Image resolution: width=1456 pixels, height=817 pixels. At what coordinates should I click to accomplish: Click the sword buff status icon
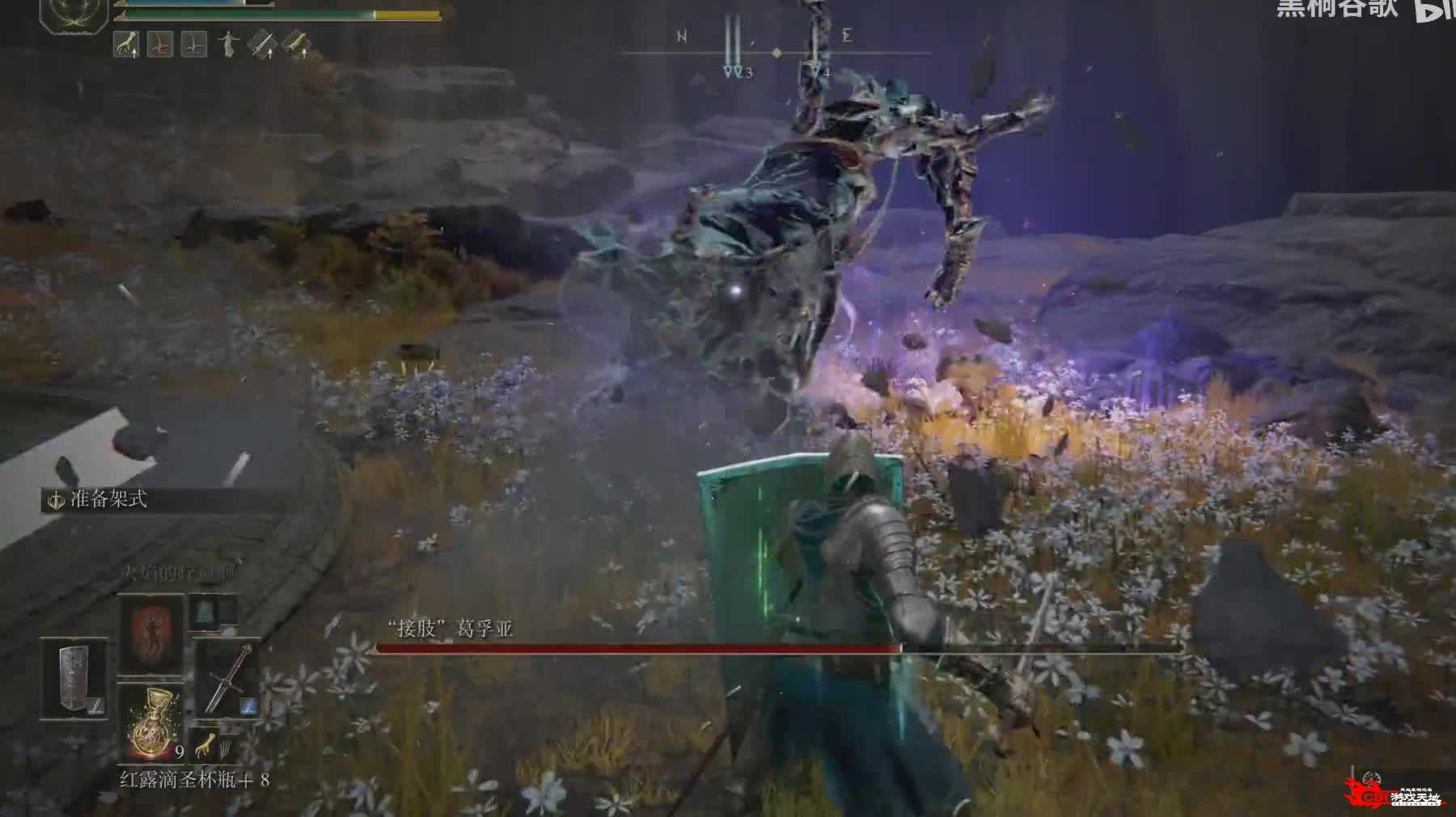tap(262, 44)
